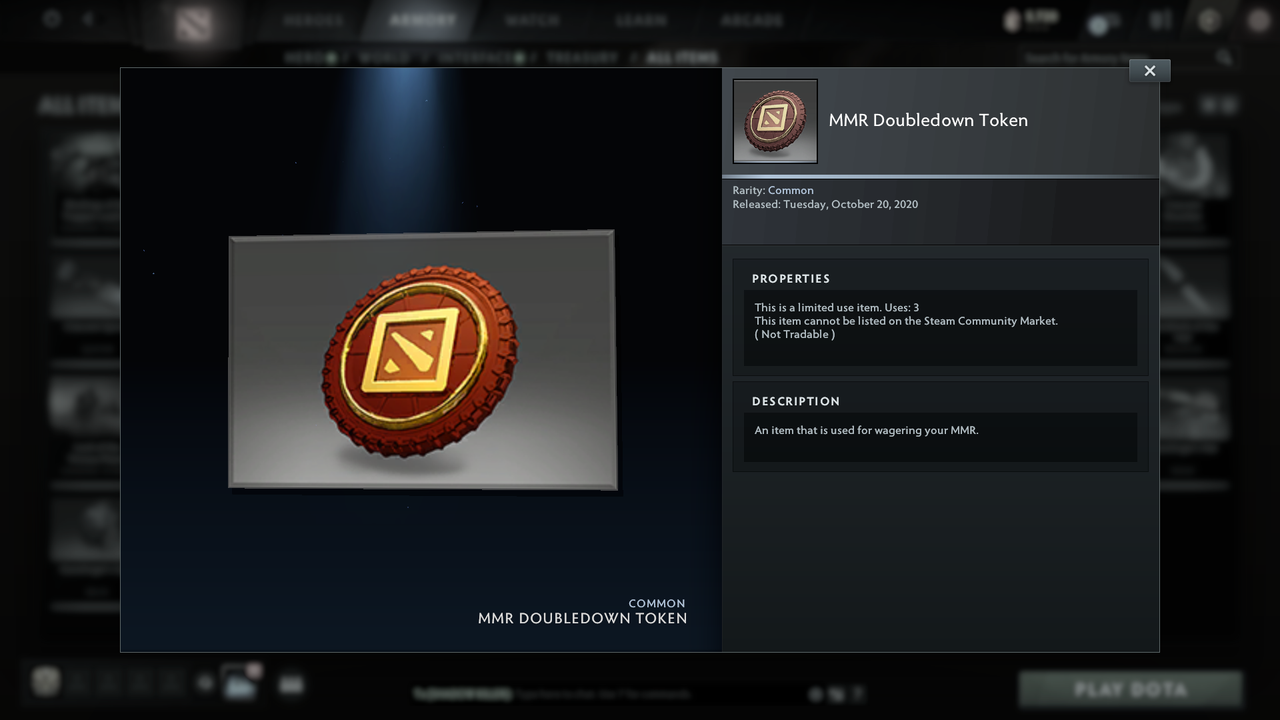Image resolution: width=1280 pixels, height=720 pixels.
Task: Switch to the Armory tab
Action: (422, 18)
